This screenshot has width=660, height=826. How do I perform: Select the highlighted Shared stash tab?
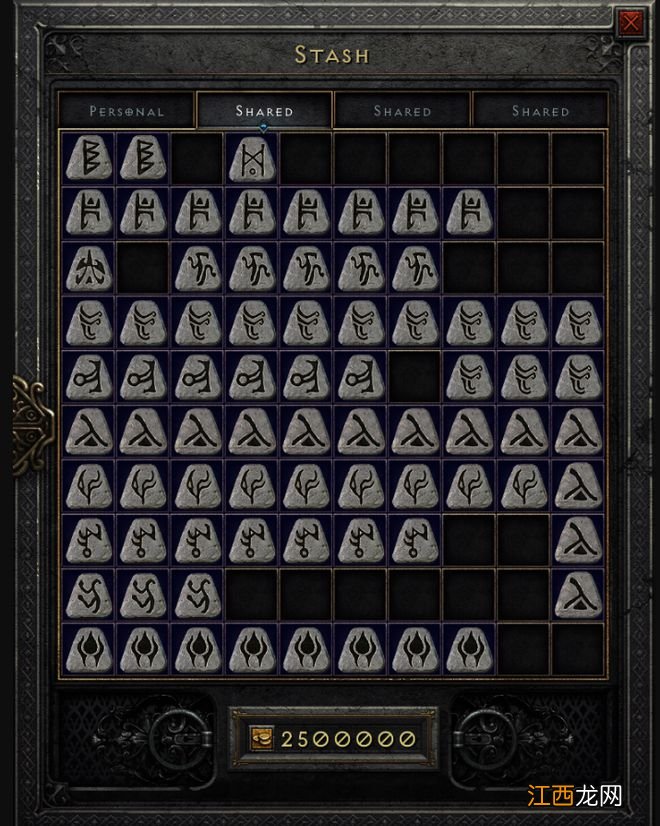point(264,111)
